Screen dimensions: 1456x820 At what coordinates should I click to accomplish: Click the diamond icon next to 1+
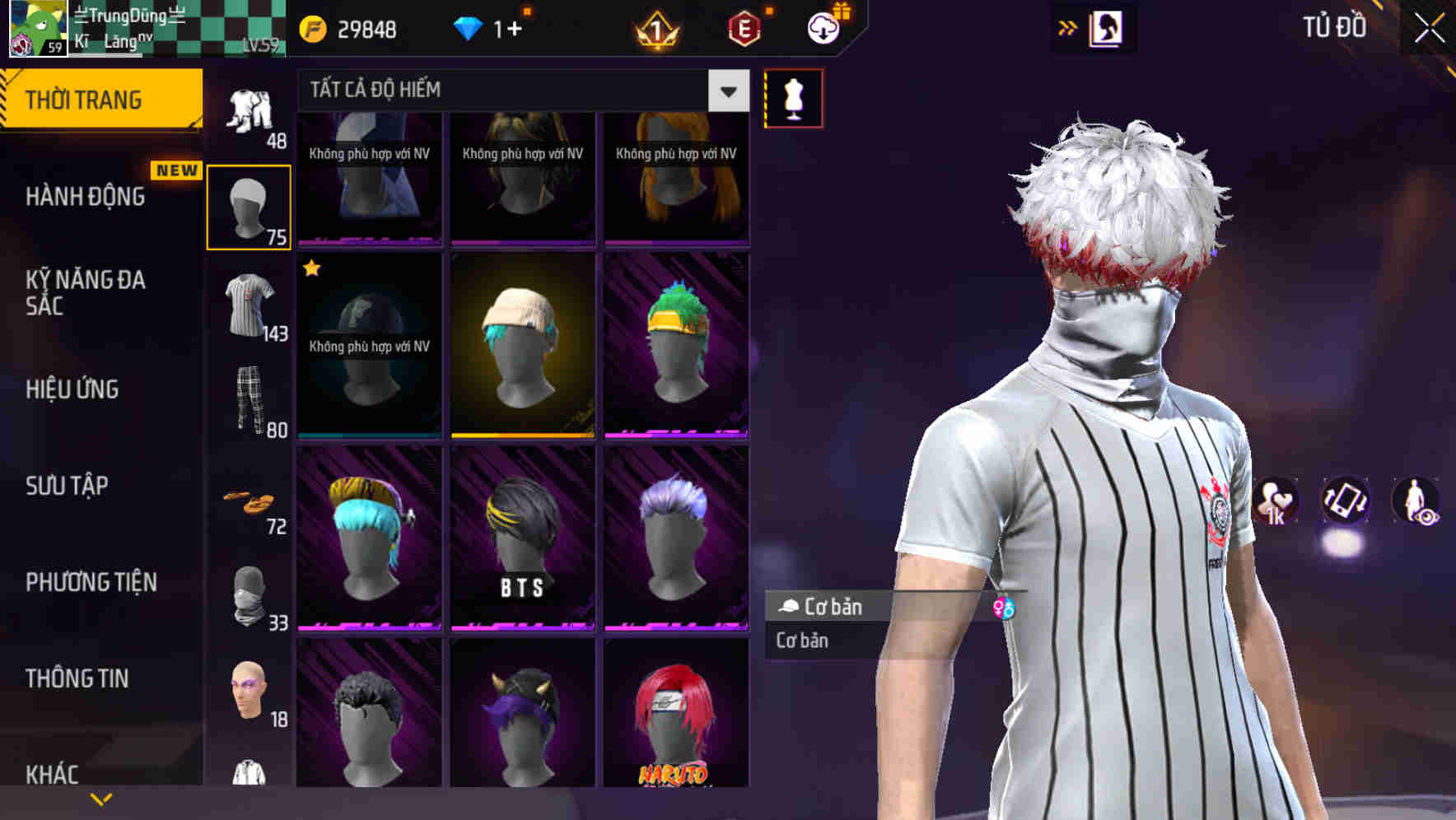pos(468,27)
